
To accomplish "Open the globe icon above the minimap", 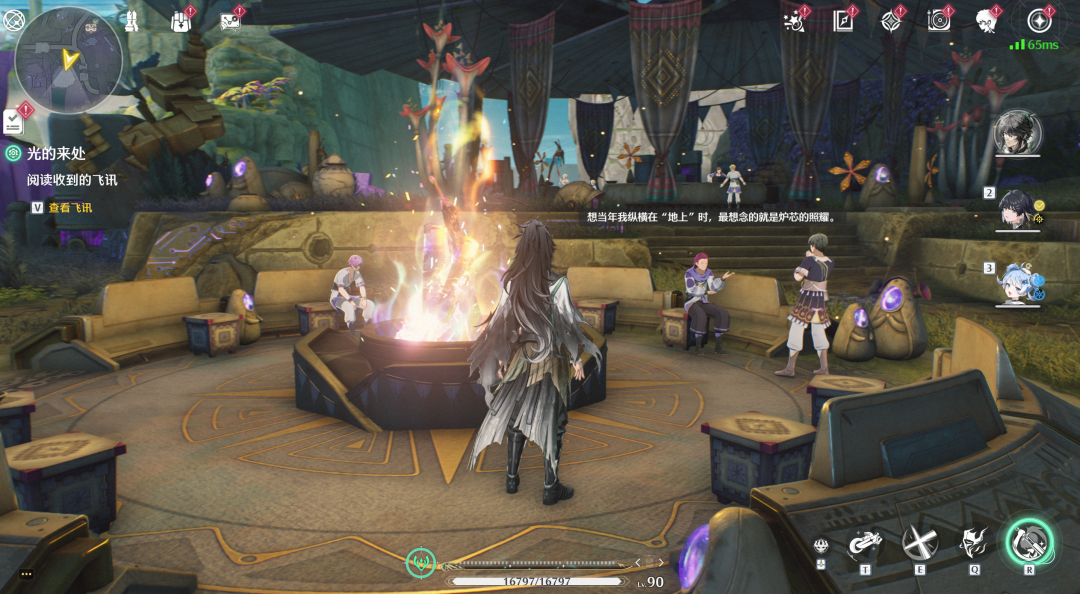I will (13, 19).
